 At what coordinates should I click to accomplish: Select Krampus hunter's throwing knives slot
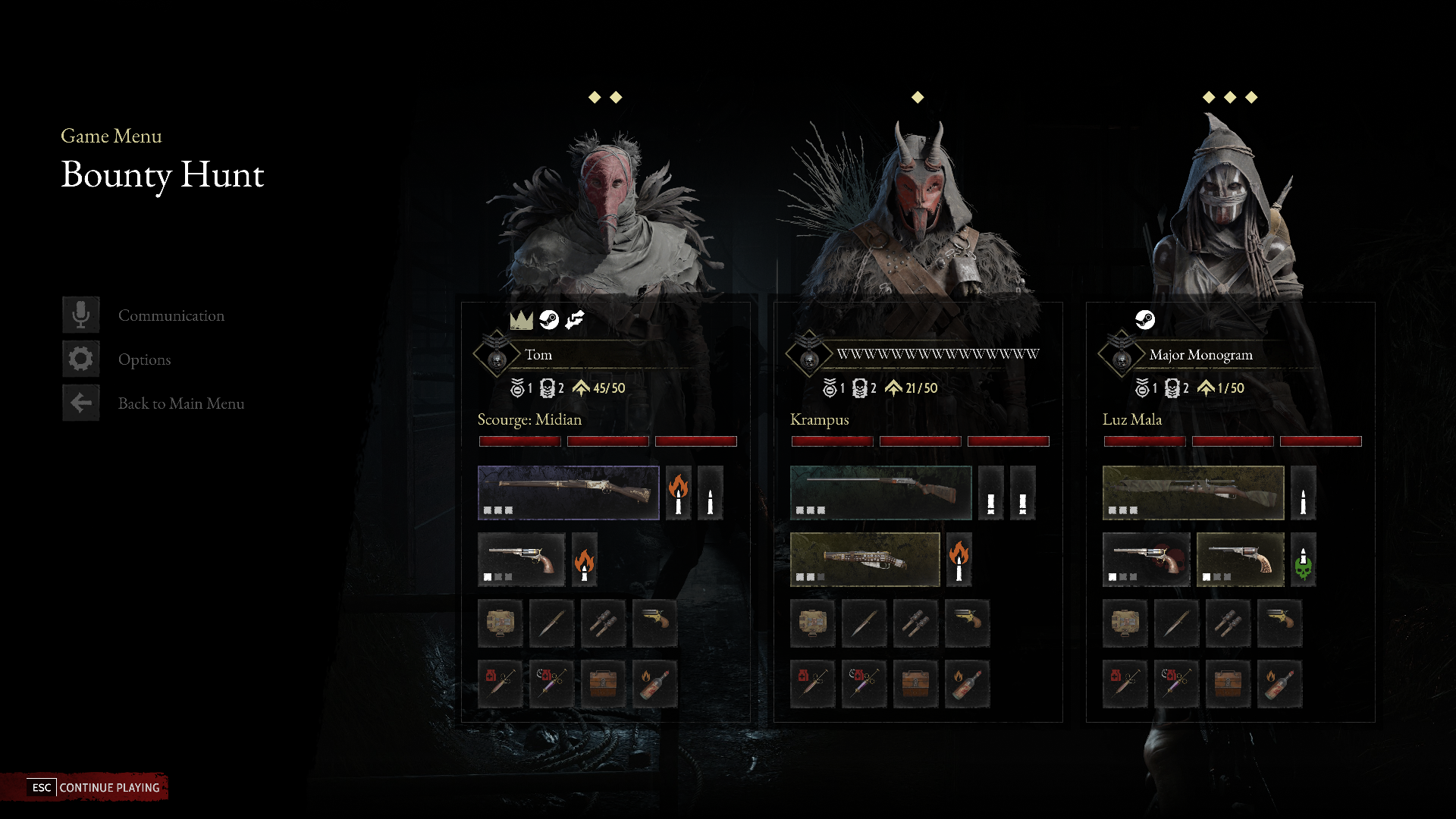point(915,623)
